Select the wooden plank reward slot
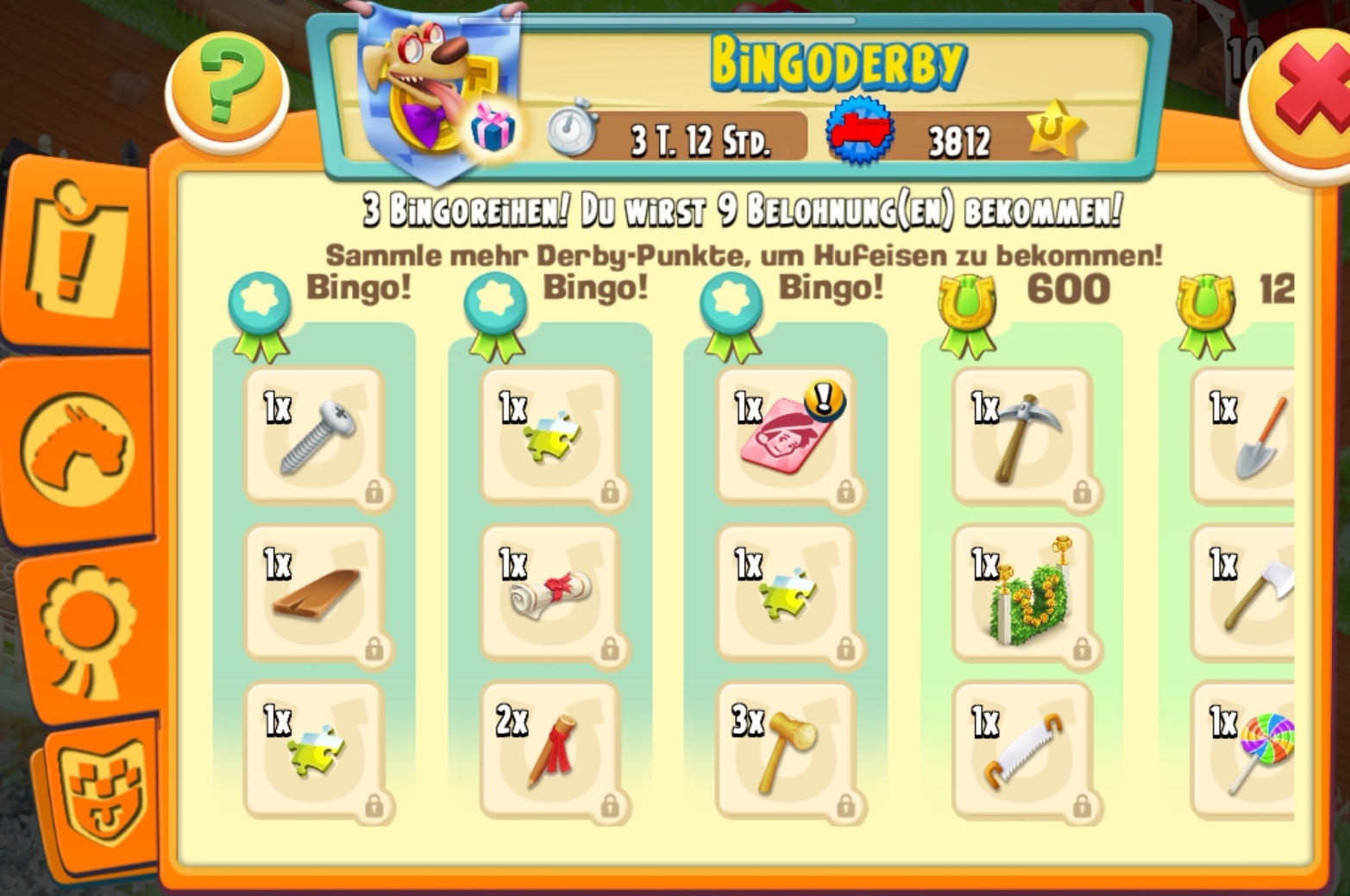The image size is (1350, 896). point(315,593)
